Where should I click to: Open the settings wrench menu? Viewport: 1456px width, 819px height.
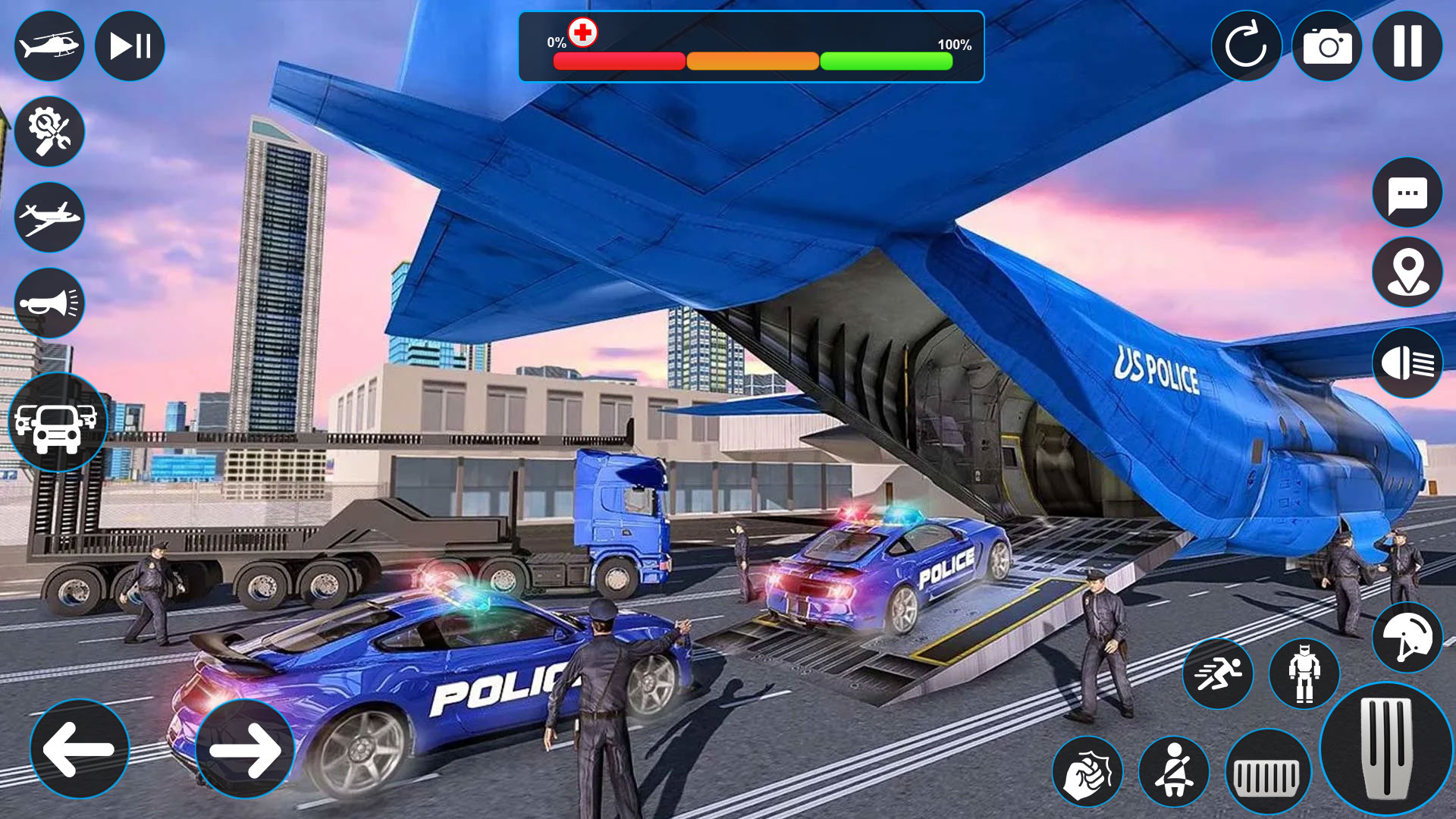(x=49, y=131)
